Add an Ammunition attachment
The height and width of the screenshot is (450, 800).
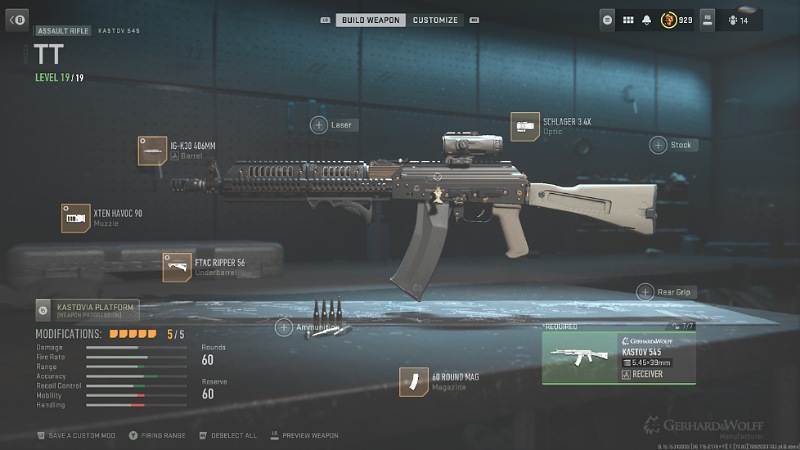point(284,327)
